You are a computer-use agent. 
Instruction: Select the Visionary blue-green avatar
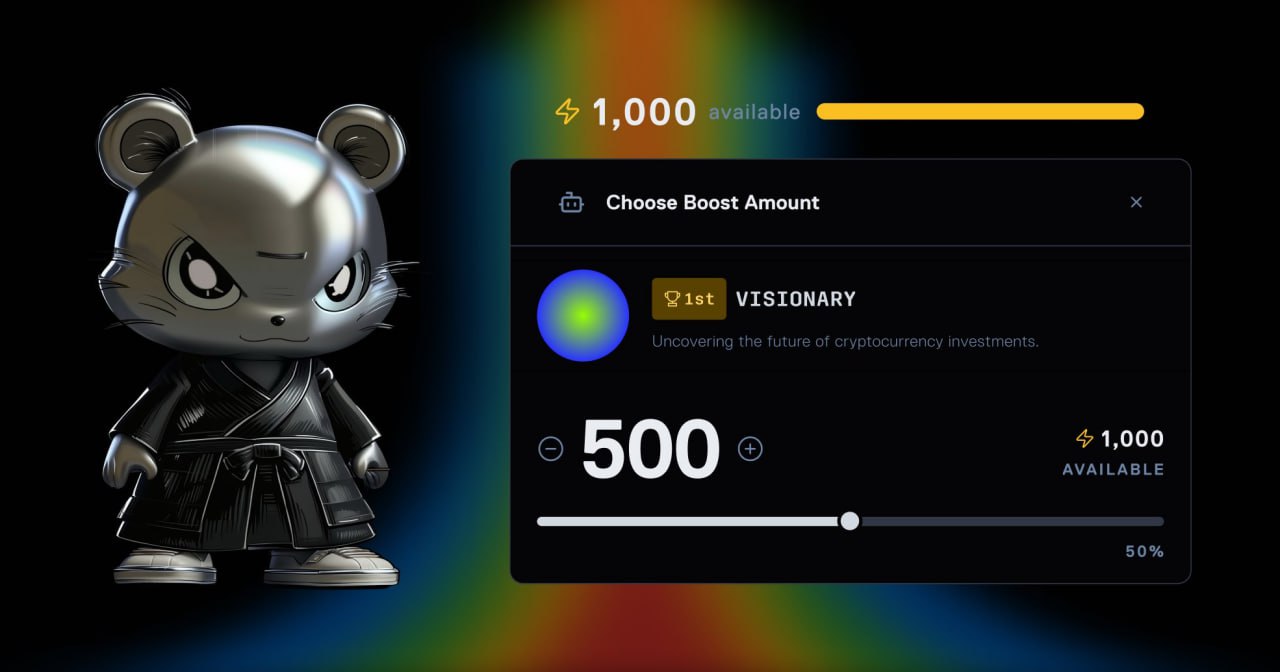(583, 316)
